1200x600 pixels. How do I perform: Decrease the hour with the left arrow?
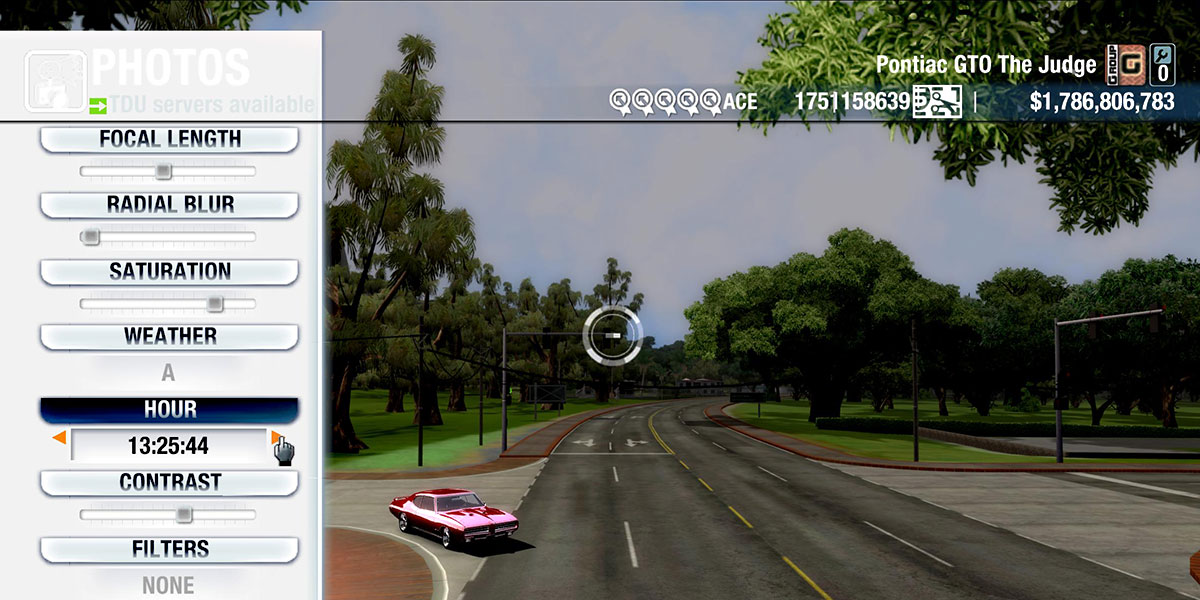(60, 438)
